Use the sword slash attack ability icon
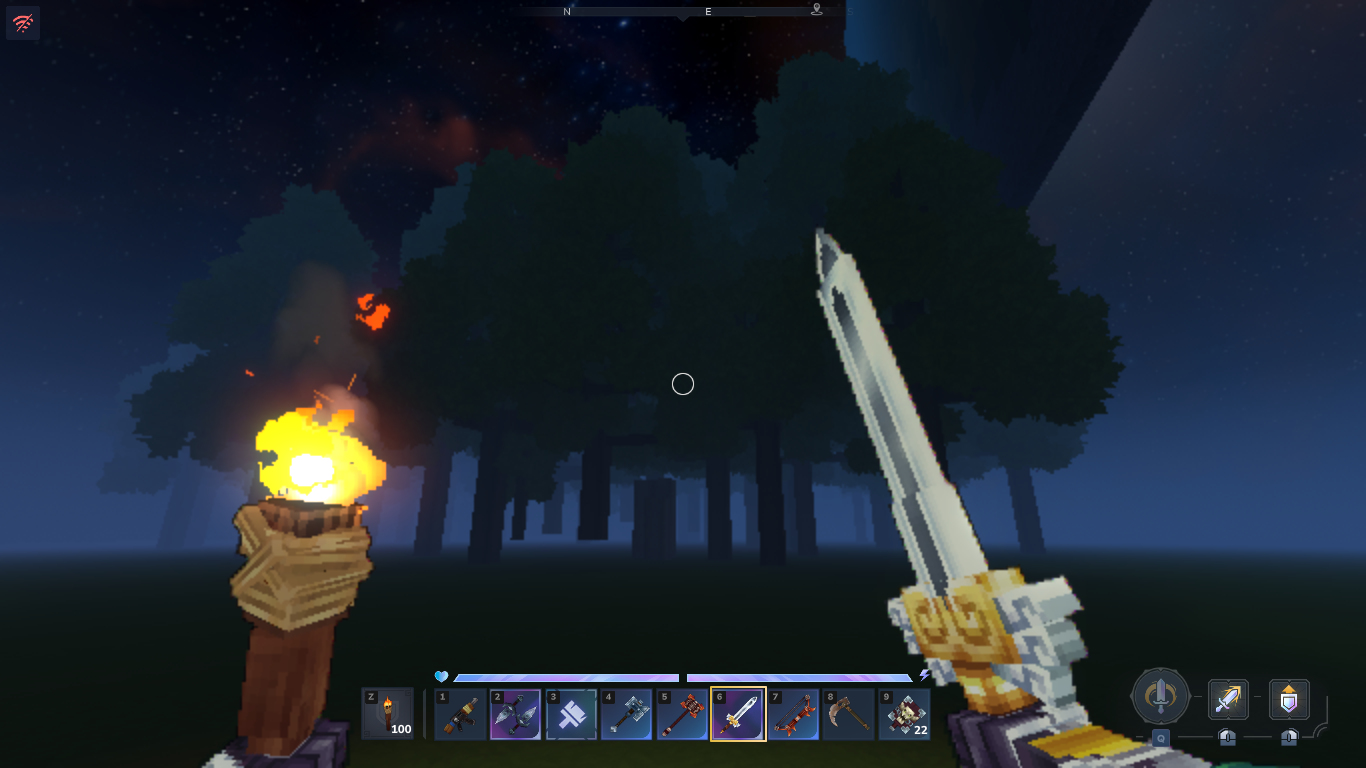 point(1228,700)
